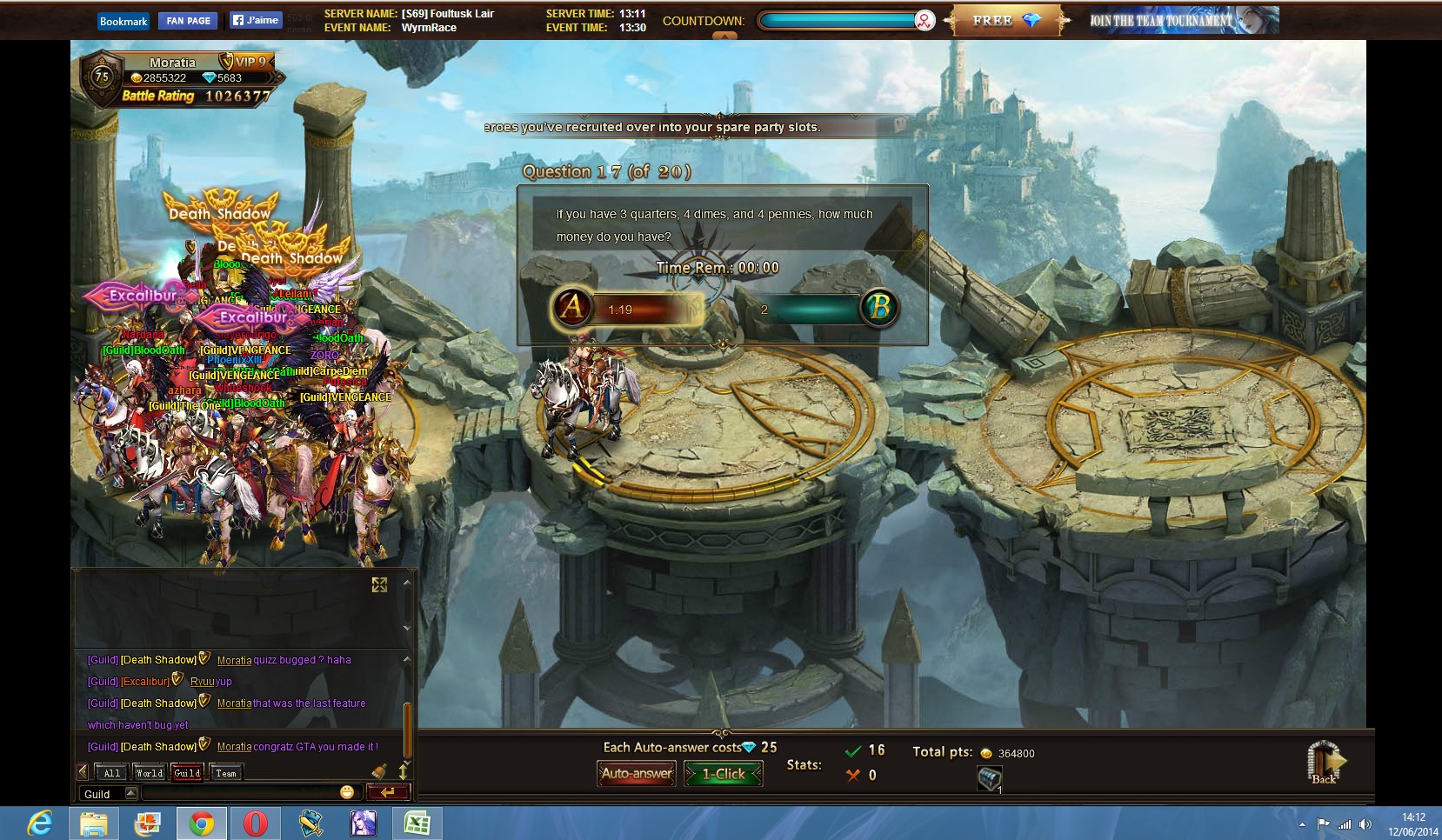This screenshot has width=1442, height=840.
Task: Select the Guild chat tab
Action: point(187,773)
